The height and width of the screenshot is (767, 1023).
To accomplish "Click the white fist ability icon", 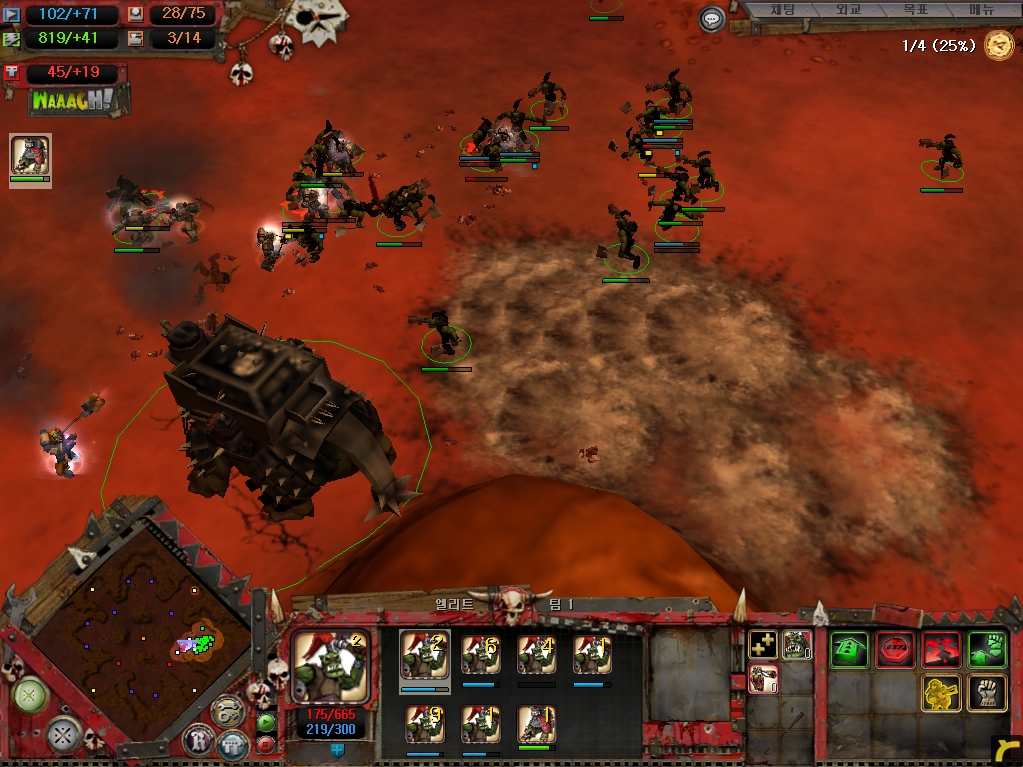I will click(x=987, y=693).
